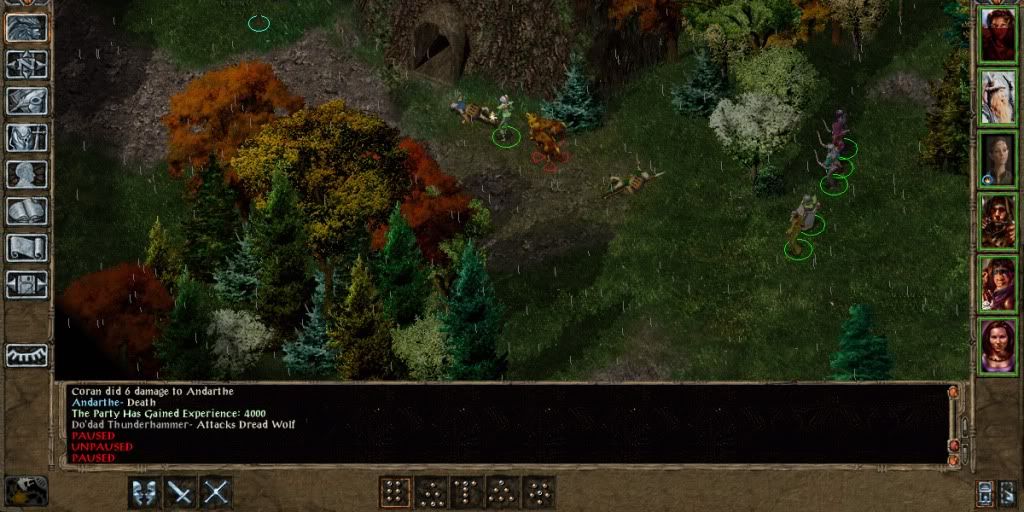Open the mage spellbook with the book icon
1024x512 pixels.
pos(27,211)
